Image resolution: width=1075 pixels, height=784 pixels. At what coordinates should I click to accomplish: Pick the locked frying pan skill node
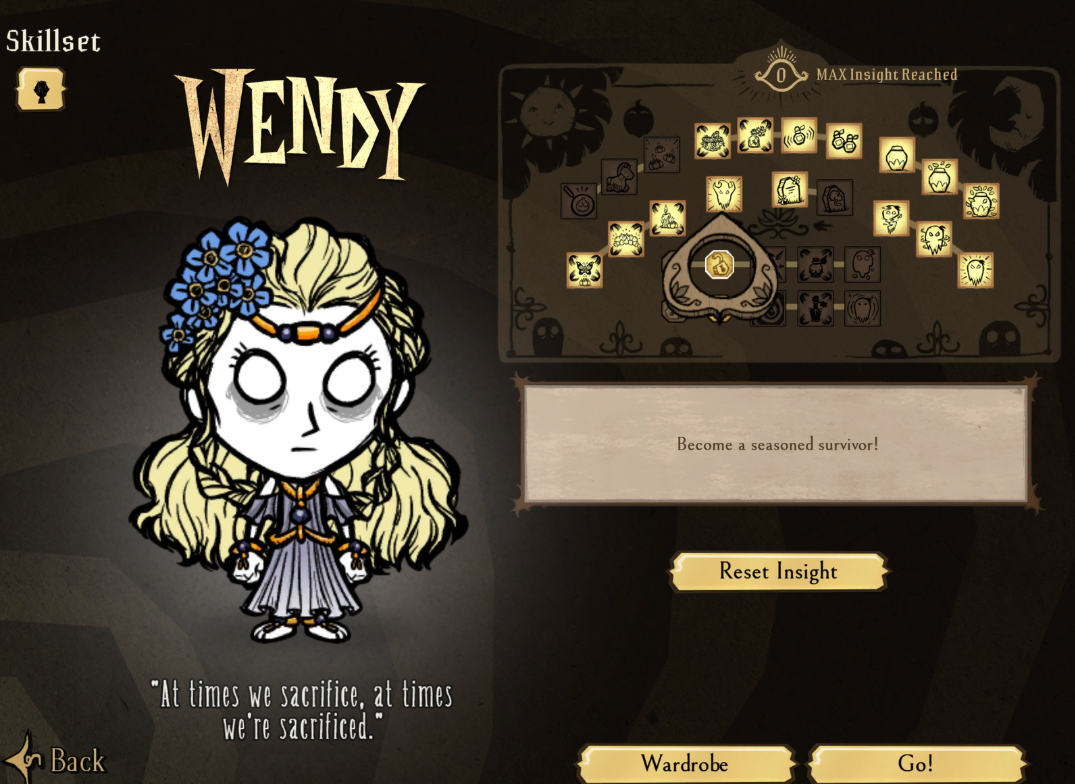tap(579, 200)
